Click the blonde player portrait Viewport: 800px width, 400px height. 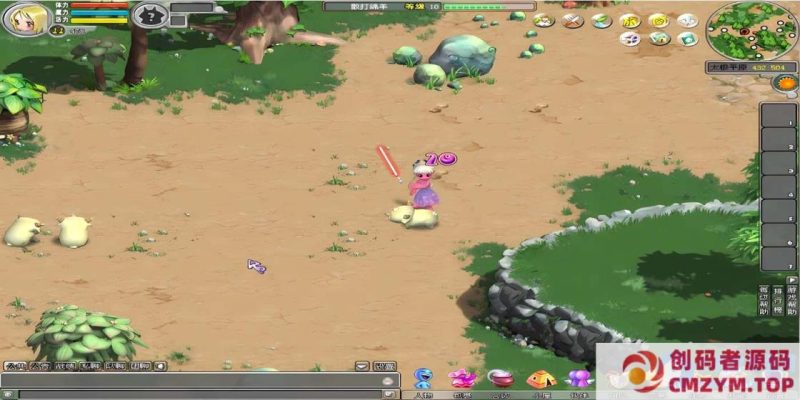(x=24, y=19)
